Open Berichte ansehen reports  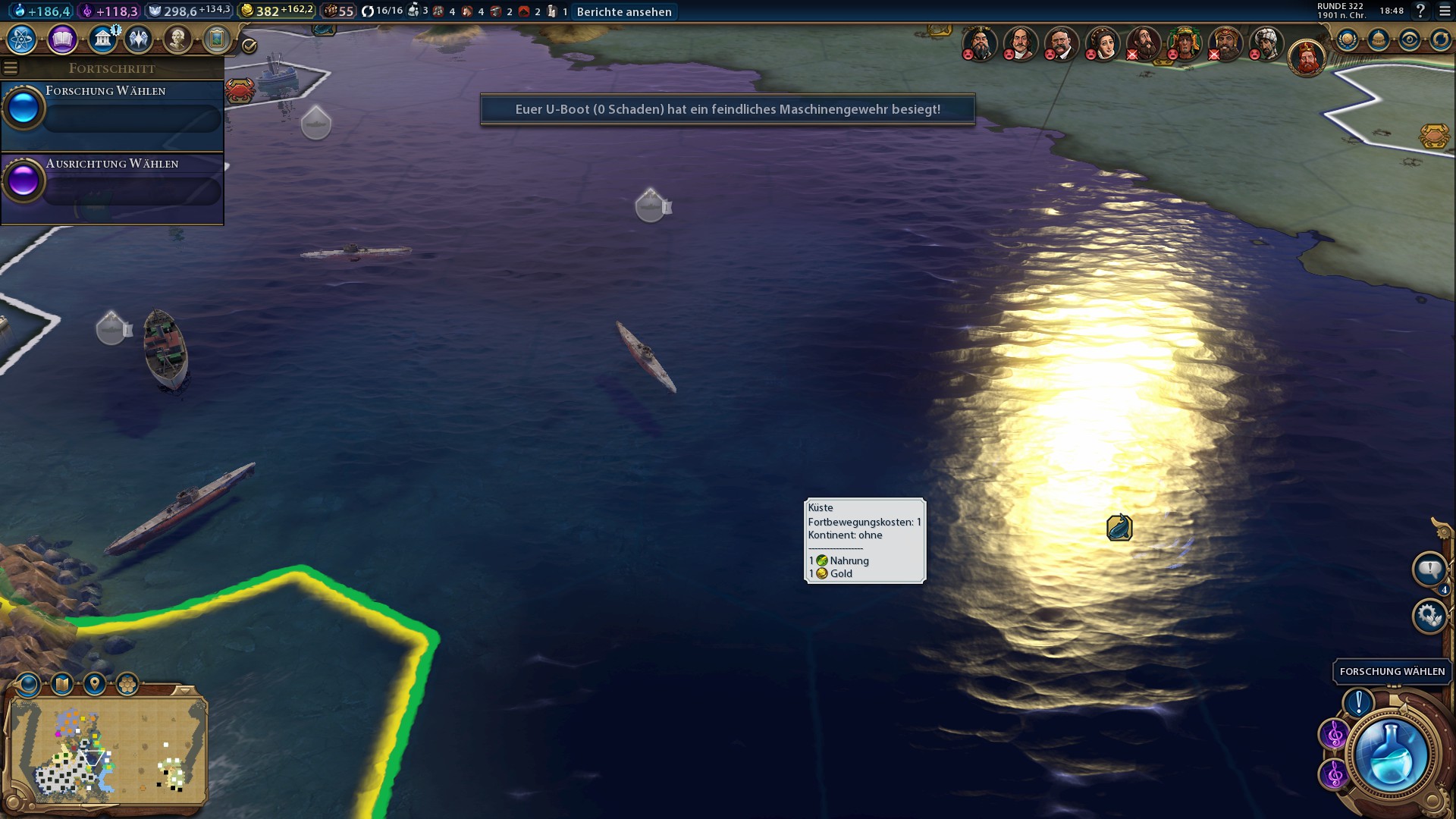coord(623,11)
